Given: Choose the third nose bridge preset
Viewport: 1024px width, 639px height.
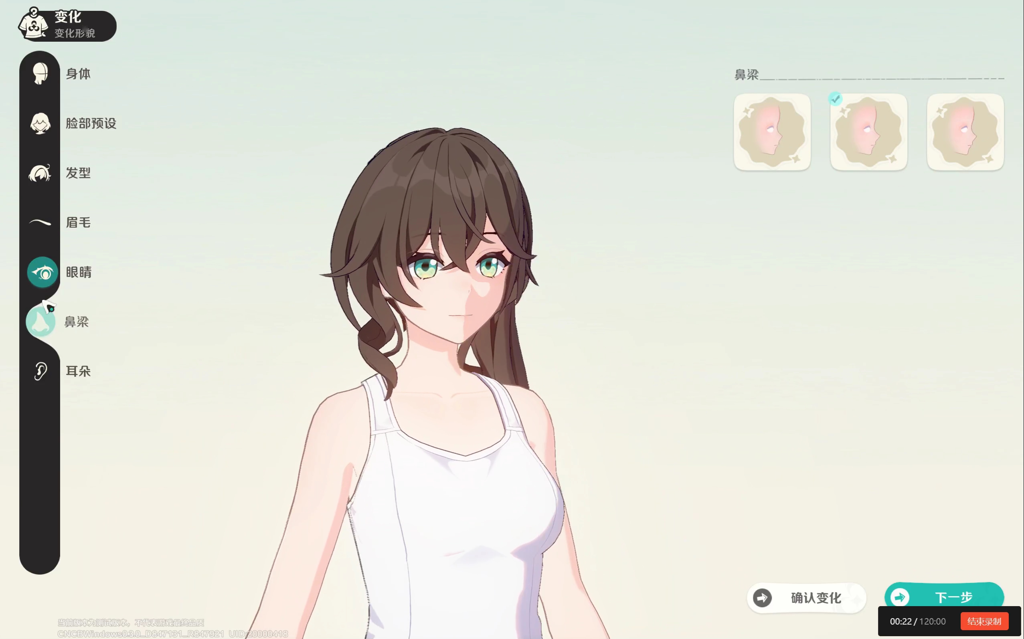Looking at the screenshot, I should pyautogui.click(x=965, y=132).
